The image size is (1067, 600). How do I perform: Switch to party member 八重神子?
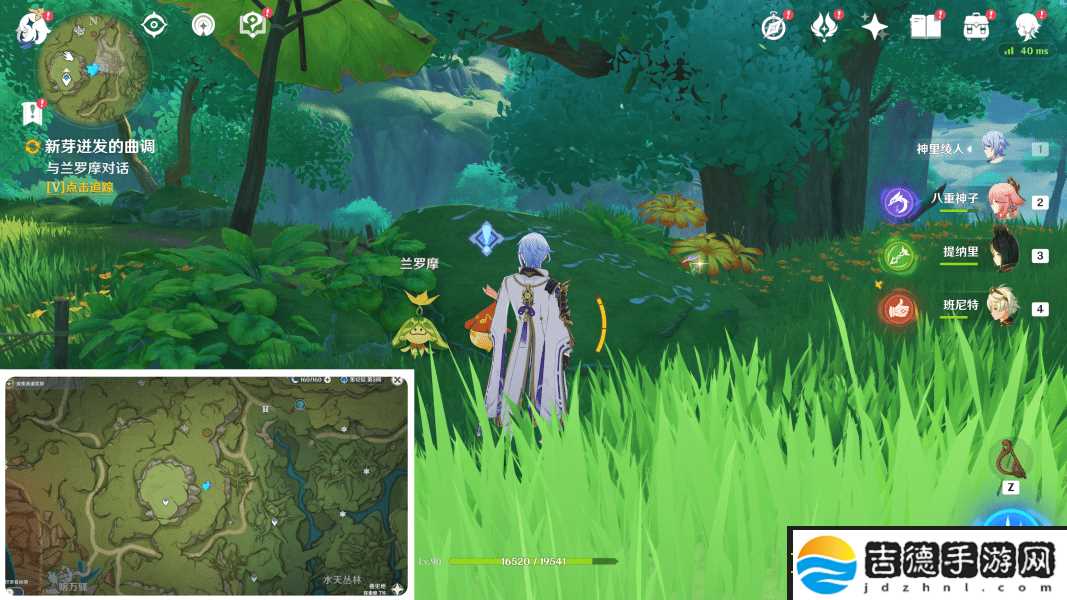coord(1003,201)
